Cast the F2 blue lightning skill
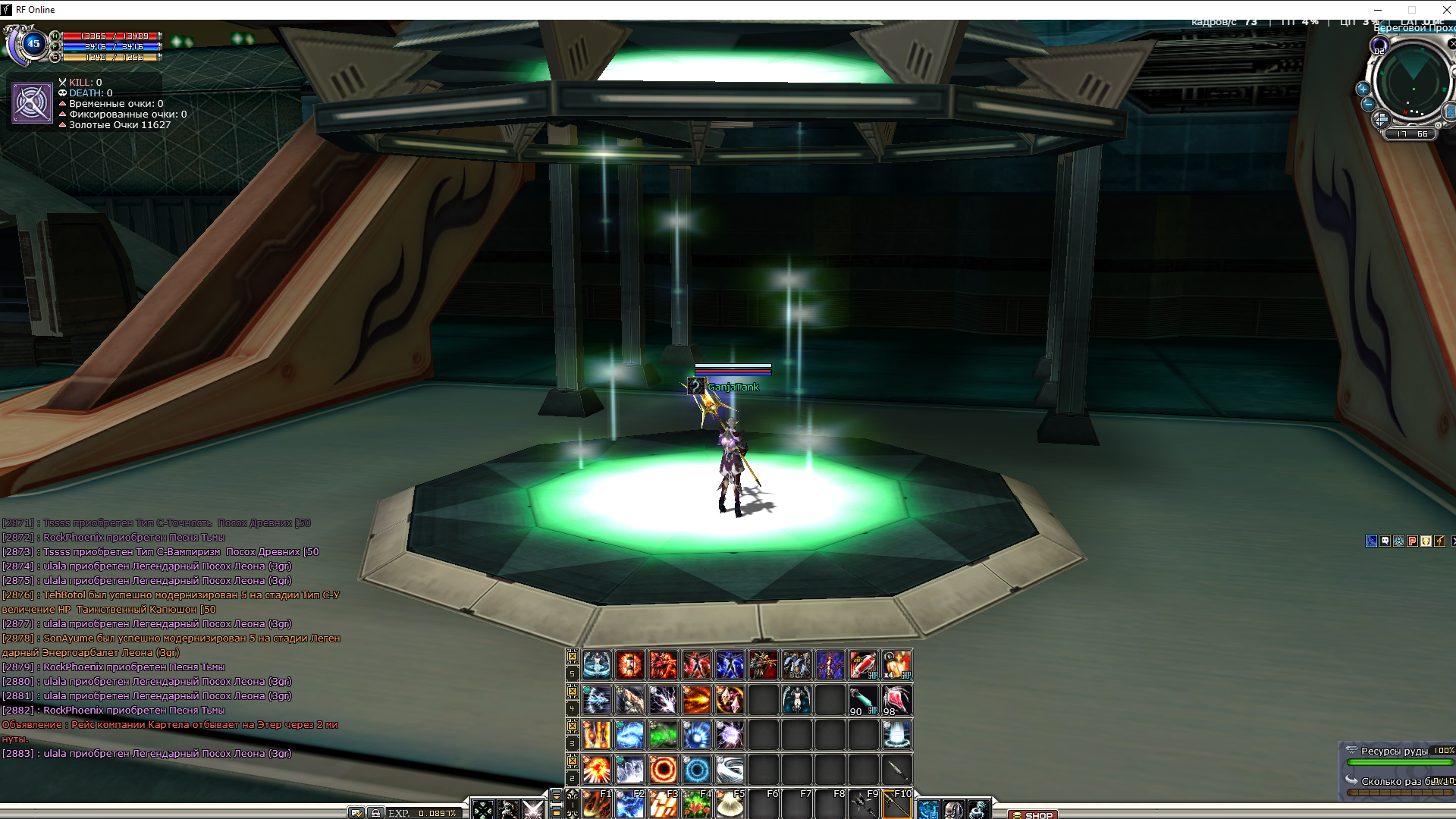The height and width of the screenshot is (819, 1456). (x=630, y=804)
